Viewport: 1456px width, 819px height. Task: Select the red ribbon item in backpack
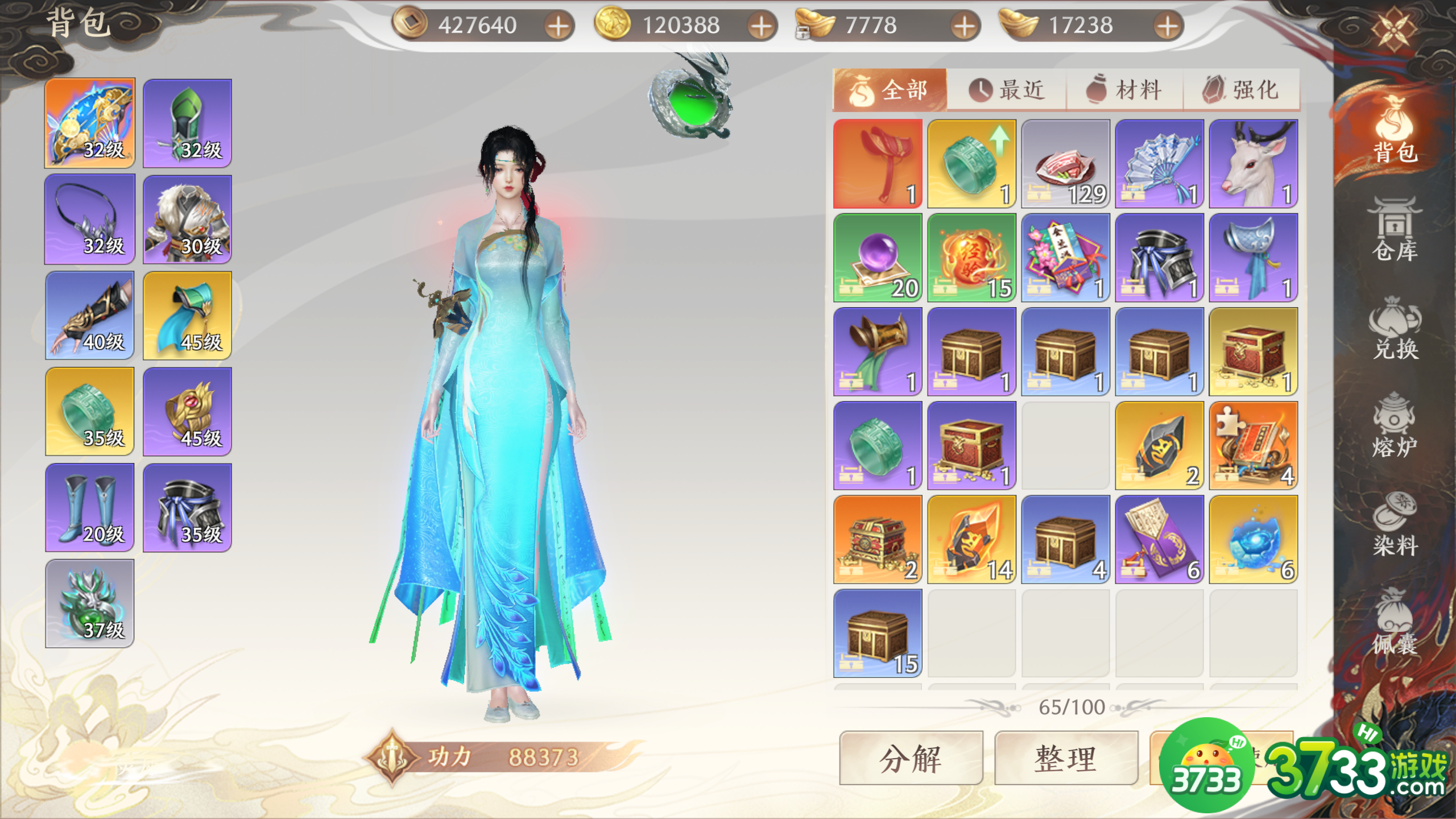pyautogui.click(x=878, y=164)
